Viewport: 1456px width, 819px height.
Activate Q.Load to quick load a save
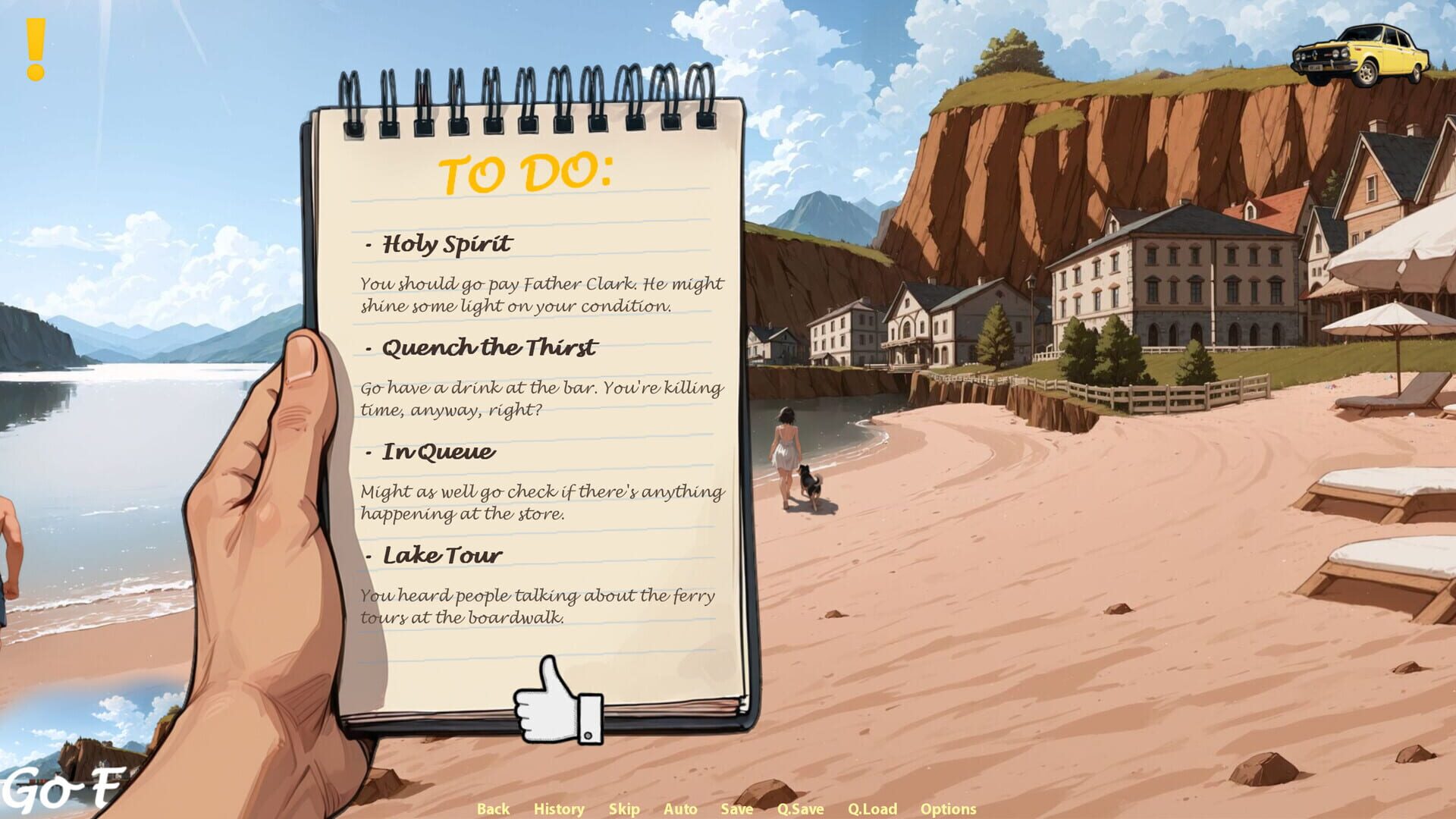[873, 808]
